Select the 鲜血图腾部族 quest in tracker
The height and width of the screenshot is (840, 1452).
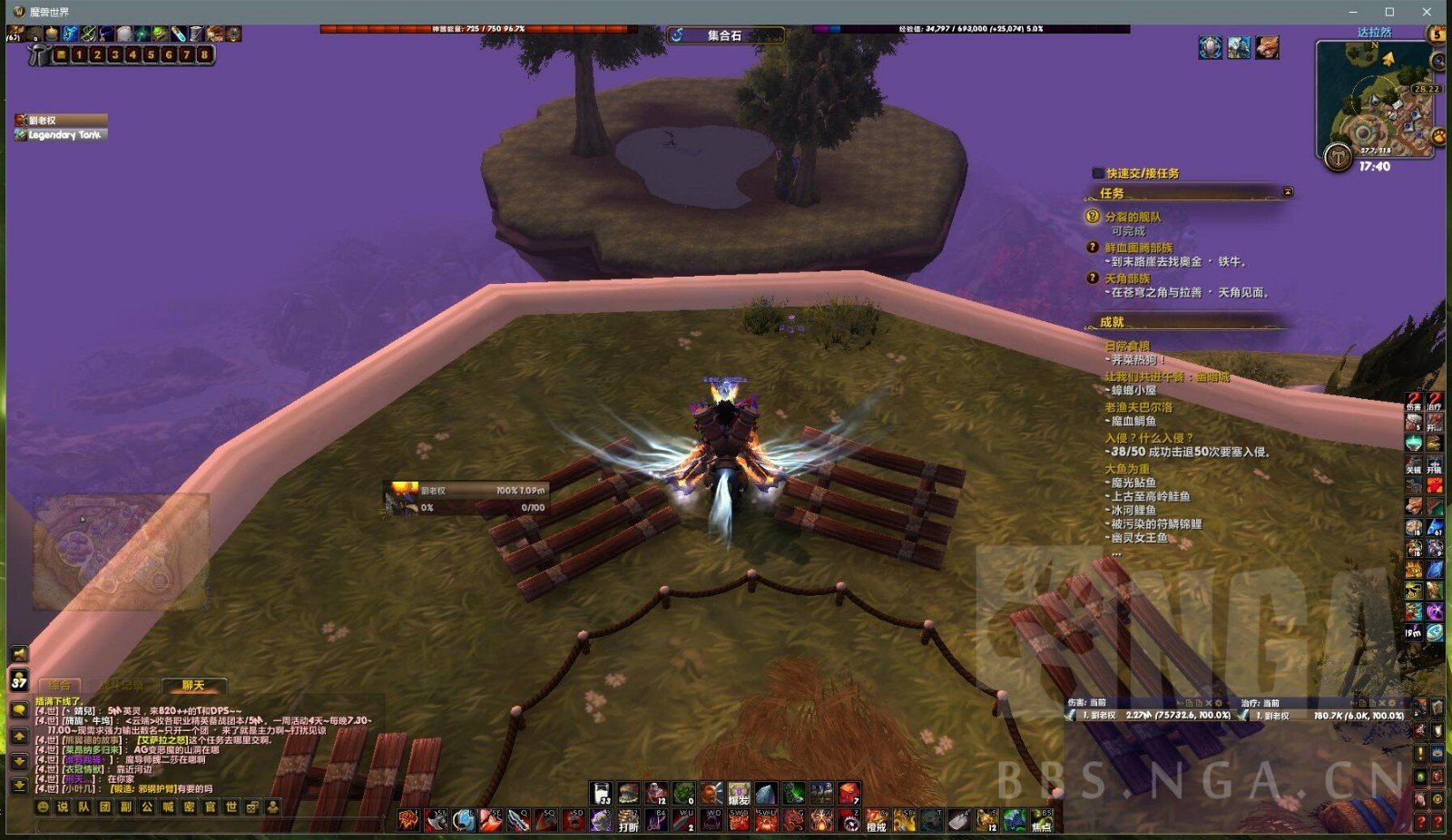pos(1138,248)
